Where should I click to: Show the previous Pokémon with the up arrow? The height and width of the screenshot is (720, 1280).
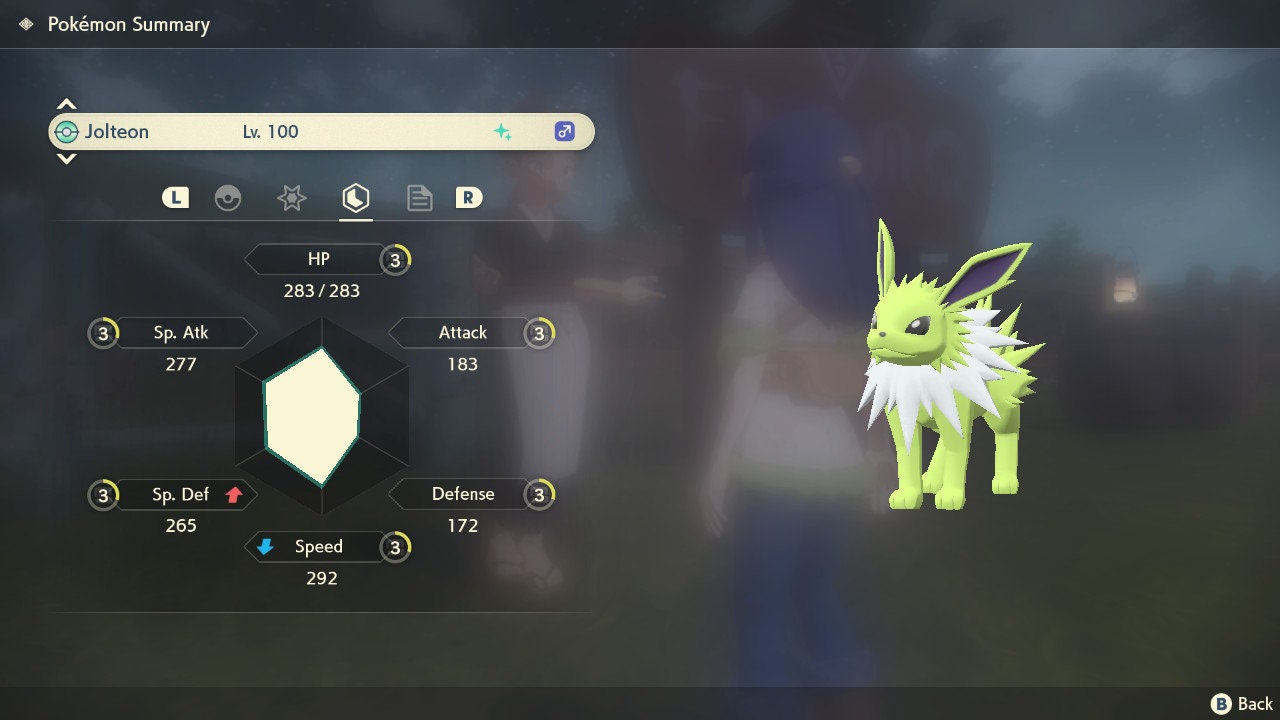66,104
